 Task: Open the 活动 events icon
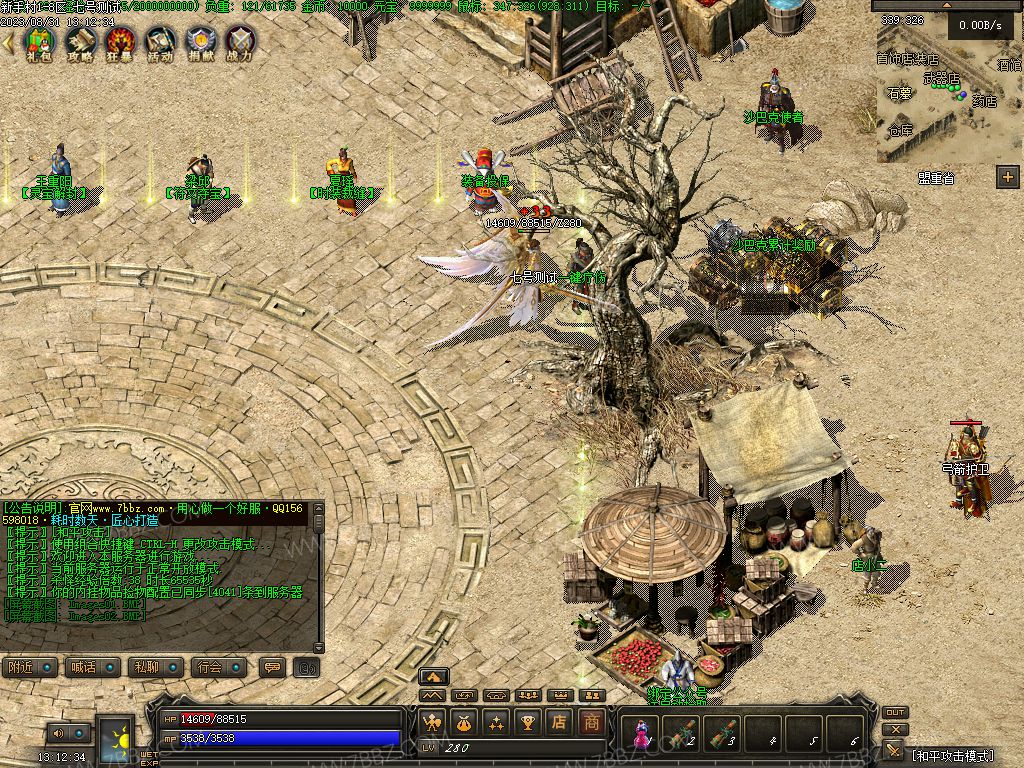point(160,42)
